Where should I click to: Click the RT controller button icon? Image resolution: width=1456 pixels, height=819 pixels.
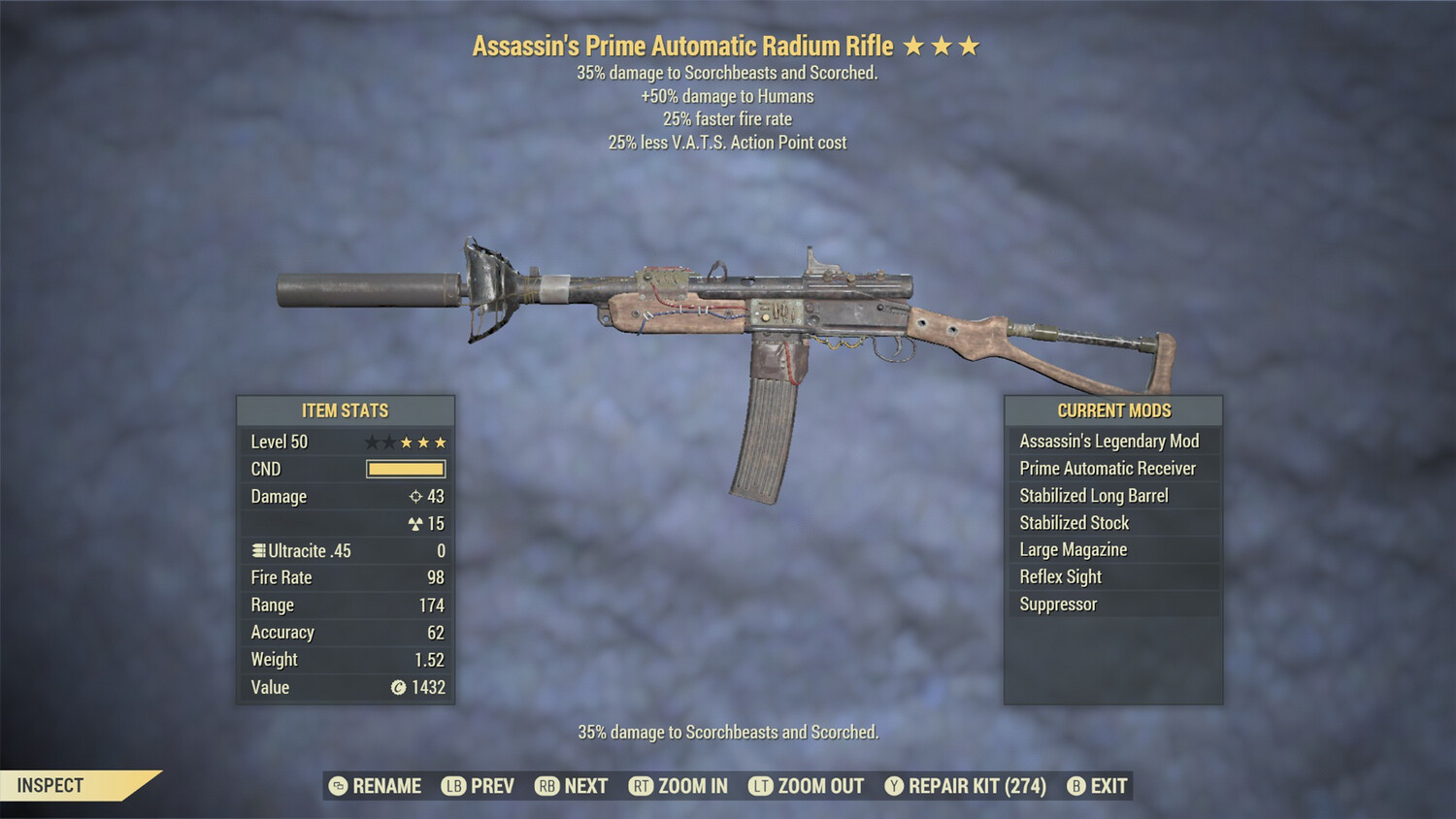[642, 786]
